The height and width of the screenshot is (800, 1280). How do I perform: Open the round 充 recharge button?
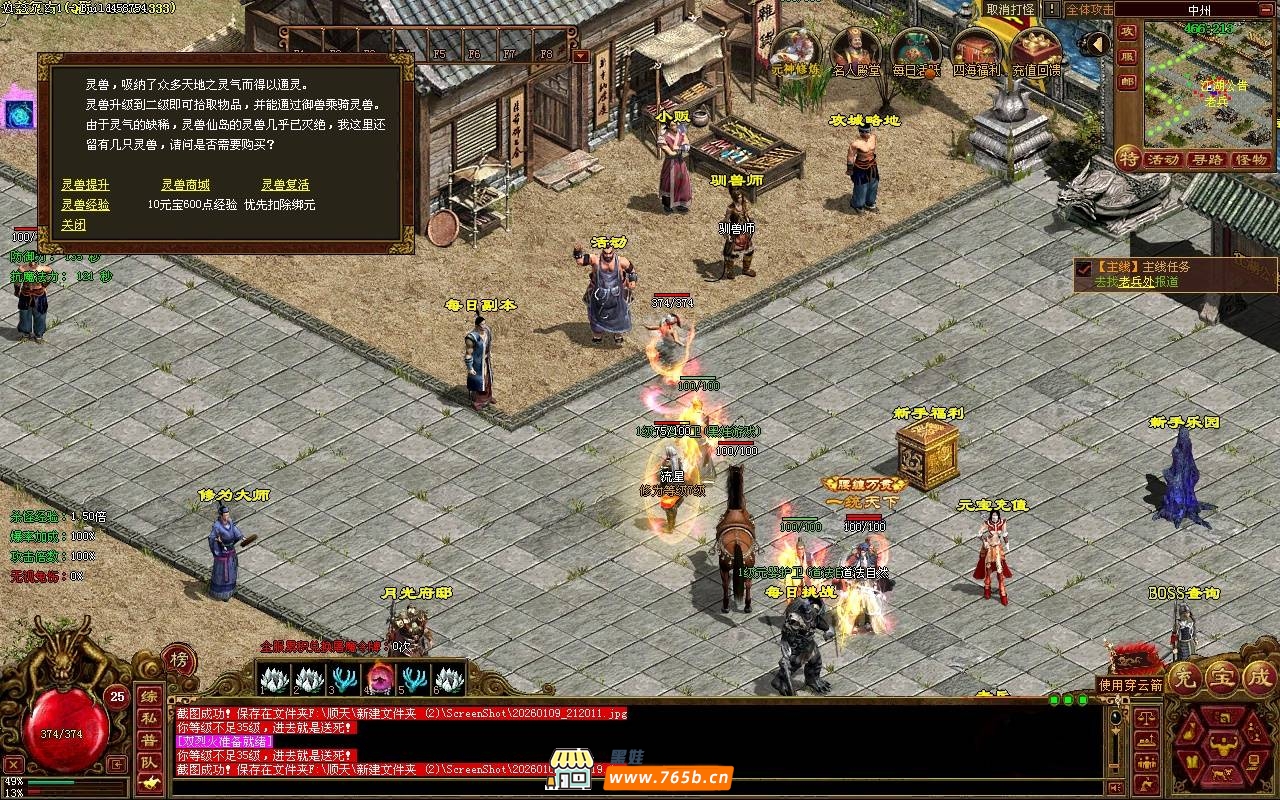(1184, 678)
